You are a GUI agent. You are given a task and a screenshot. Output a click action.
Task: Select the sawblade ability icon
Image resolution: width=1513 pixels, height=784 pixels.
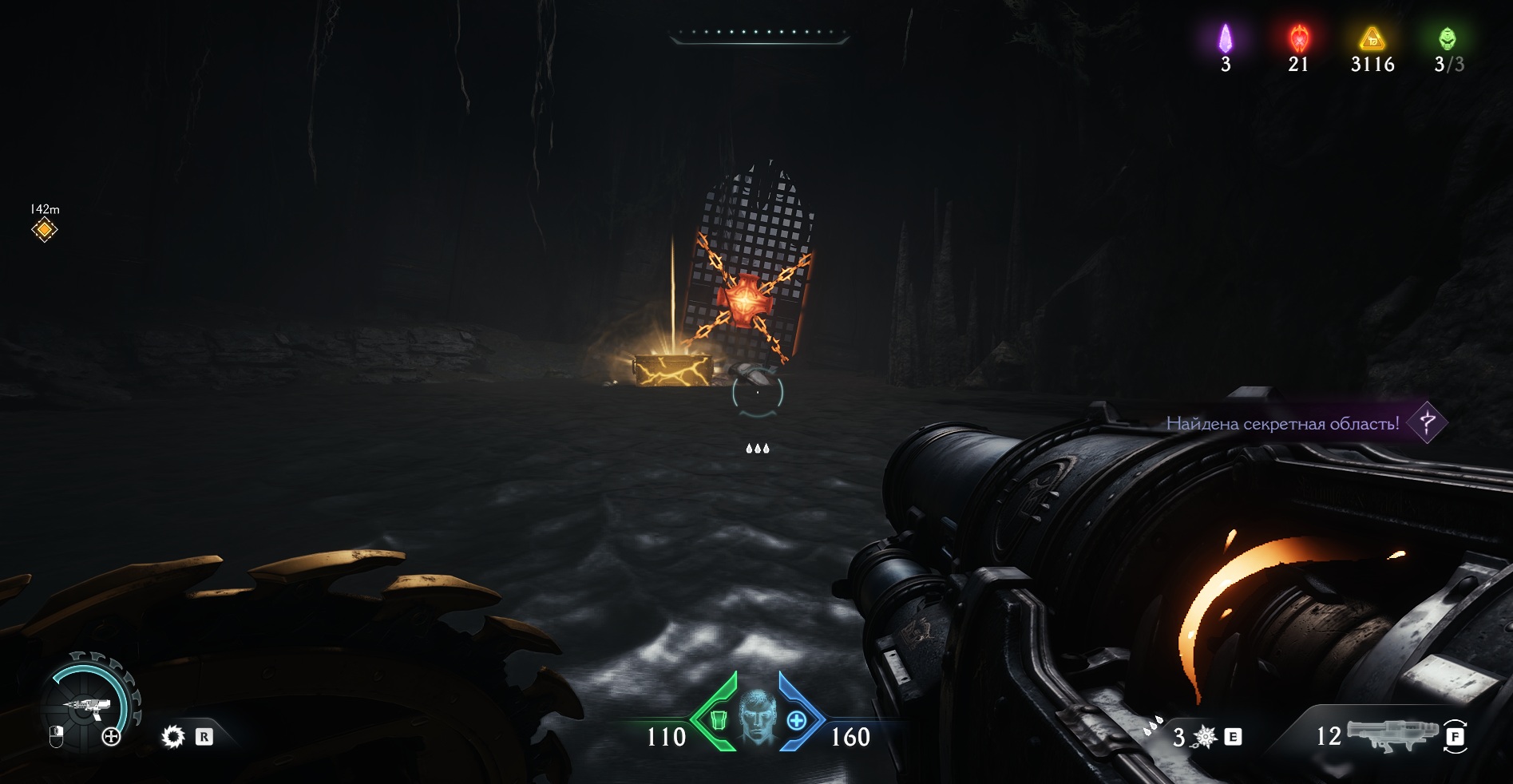coord(172,736)
